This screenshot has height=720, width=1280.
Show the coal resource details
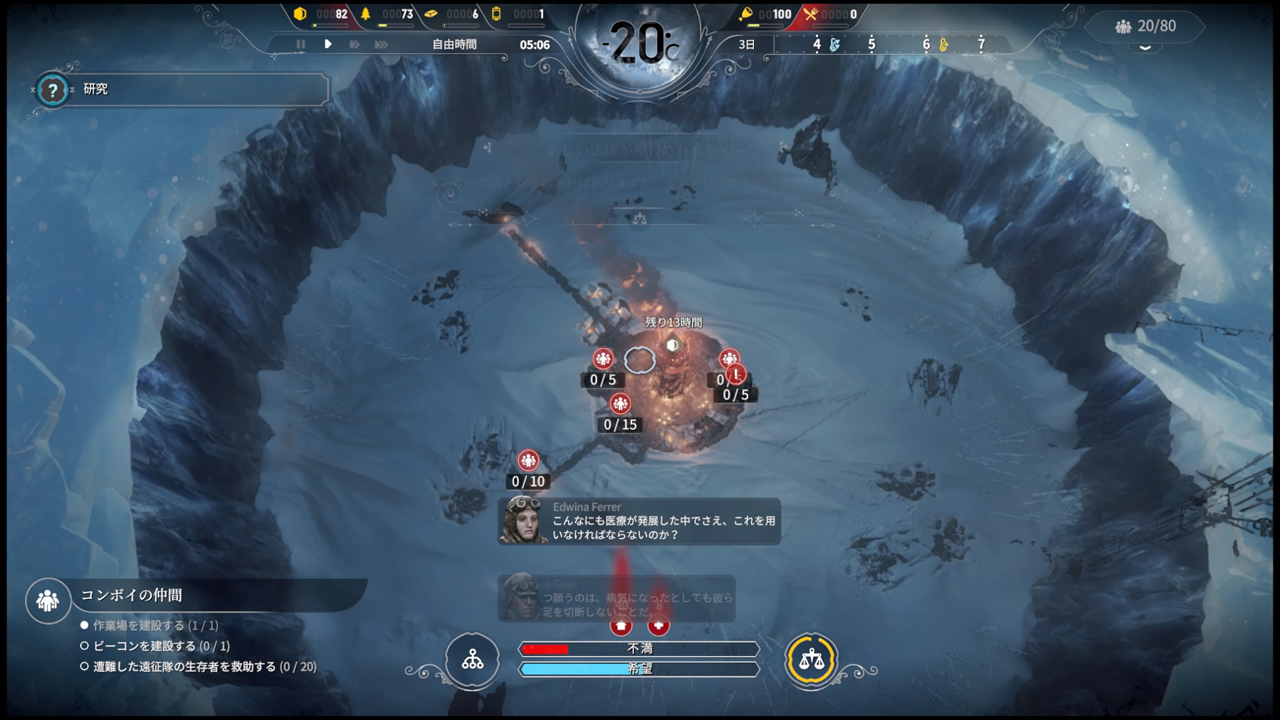tap(323, 14)
